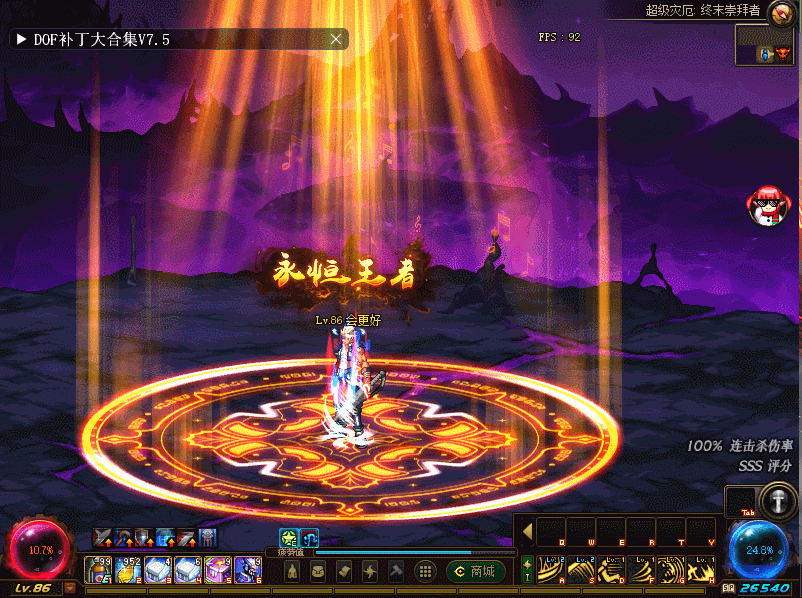Activate the skill on hotkey D
Screen dimensions: 802x598
tap(612, 570)
